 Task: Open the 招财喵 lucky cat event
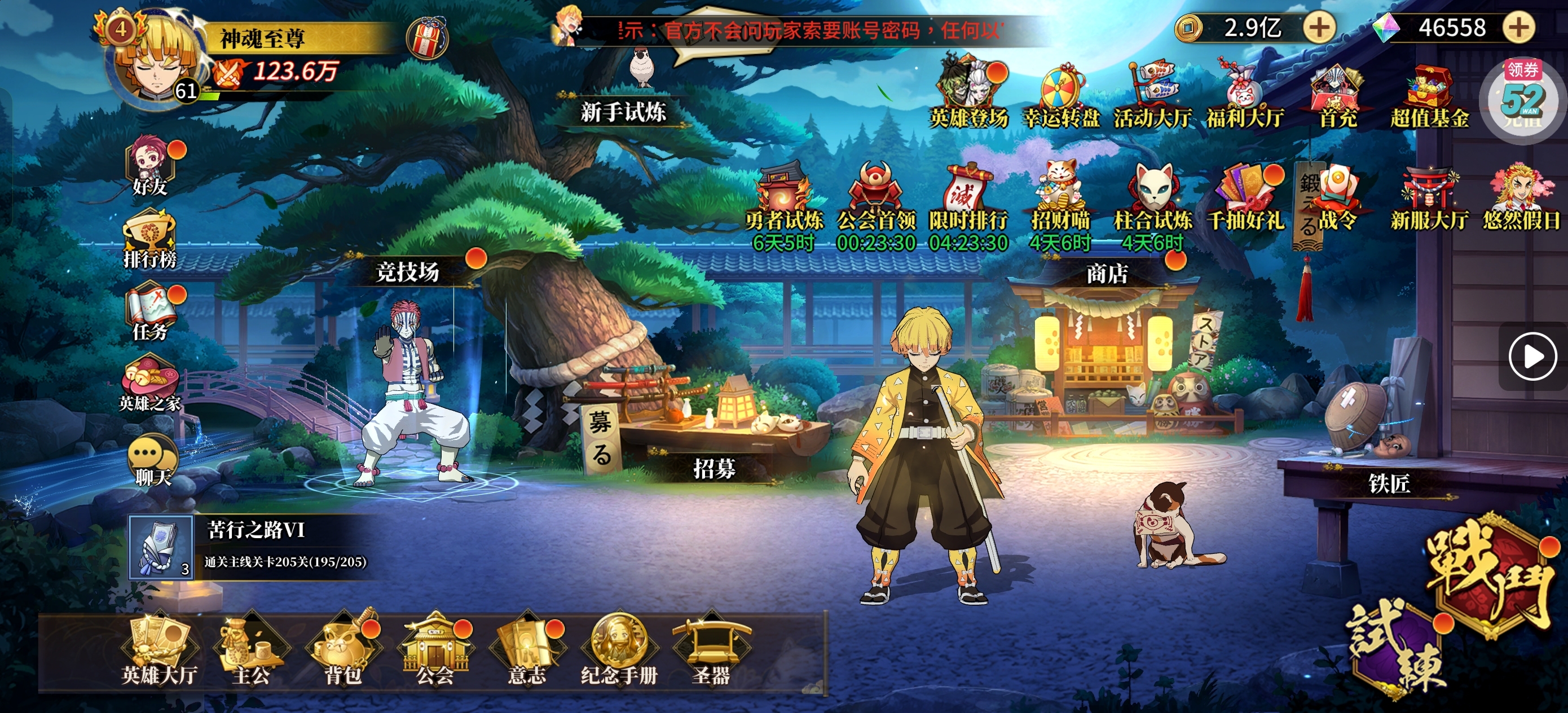(x=1060, y=200)
